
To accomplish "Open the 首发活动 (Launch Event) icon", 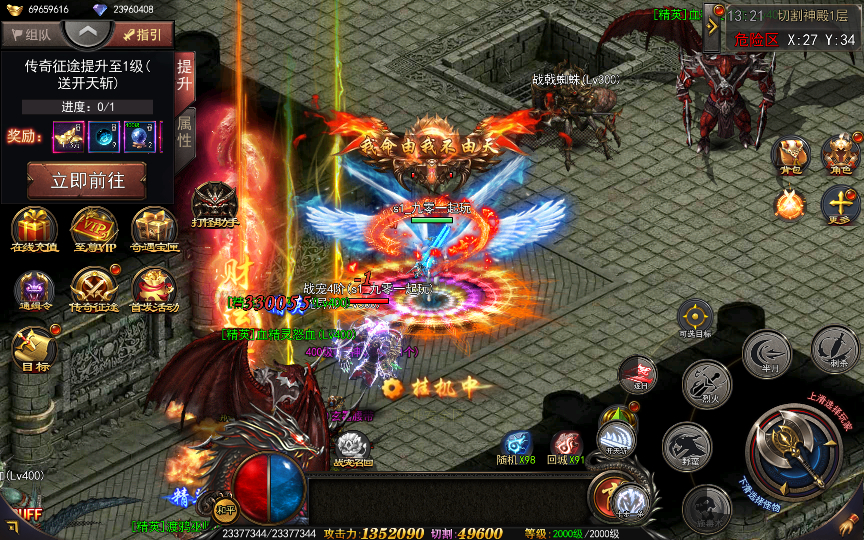I will [154, 290].
